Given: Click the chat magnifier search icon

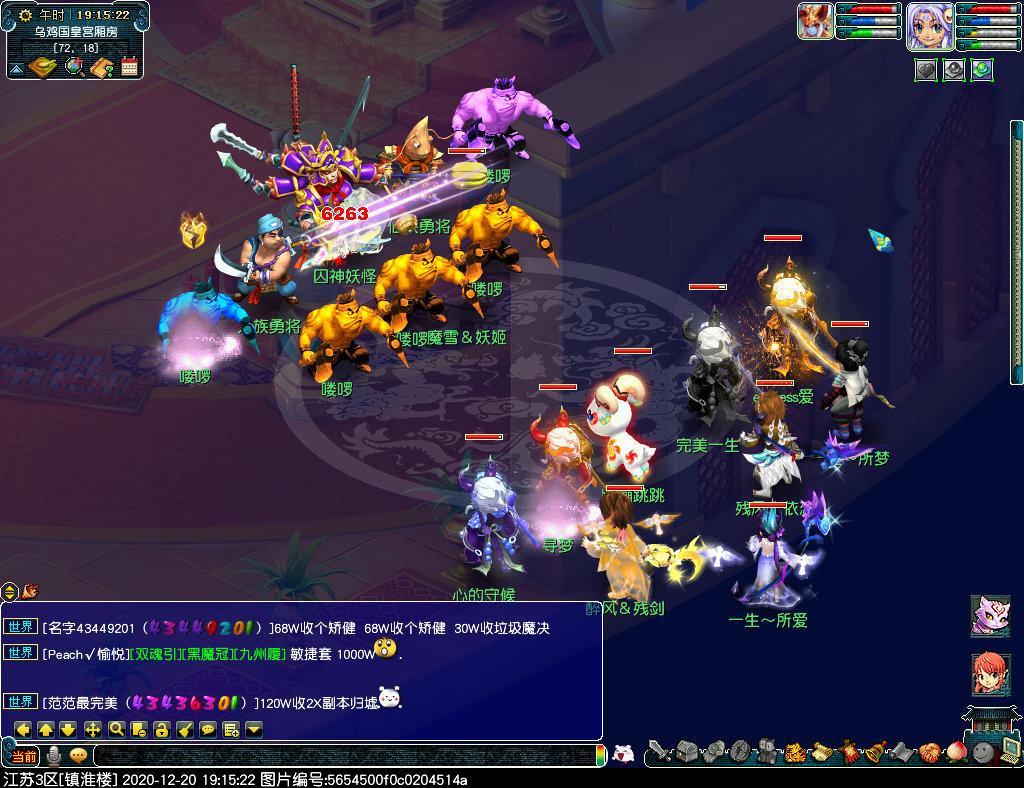Looking at the screenshot, I should [116, 729].
